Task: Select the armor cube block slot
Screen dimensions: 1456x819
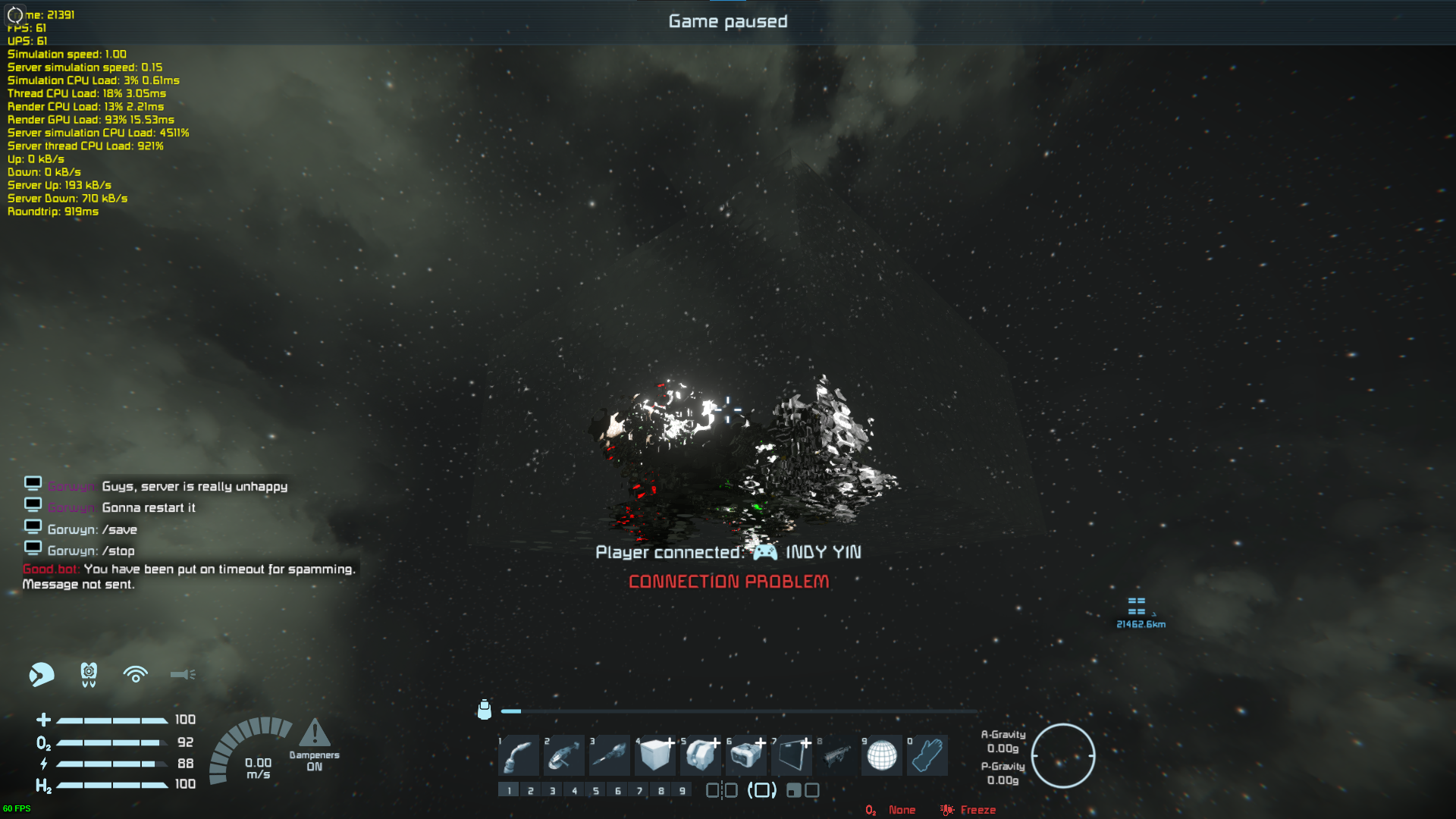Action: 655,755
